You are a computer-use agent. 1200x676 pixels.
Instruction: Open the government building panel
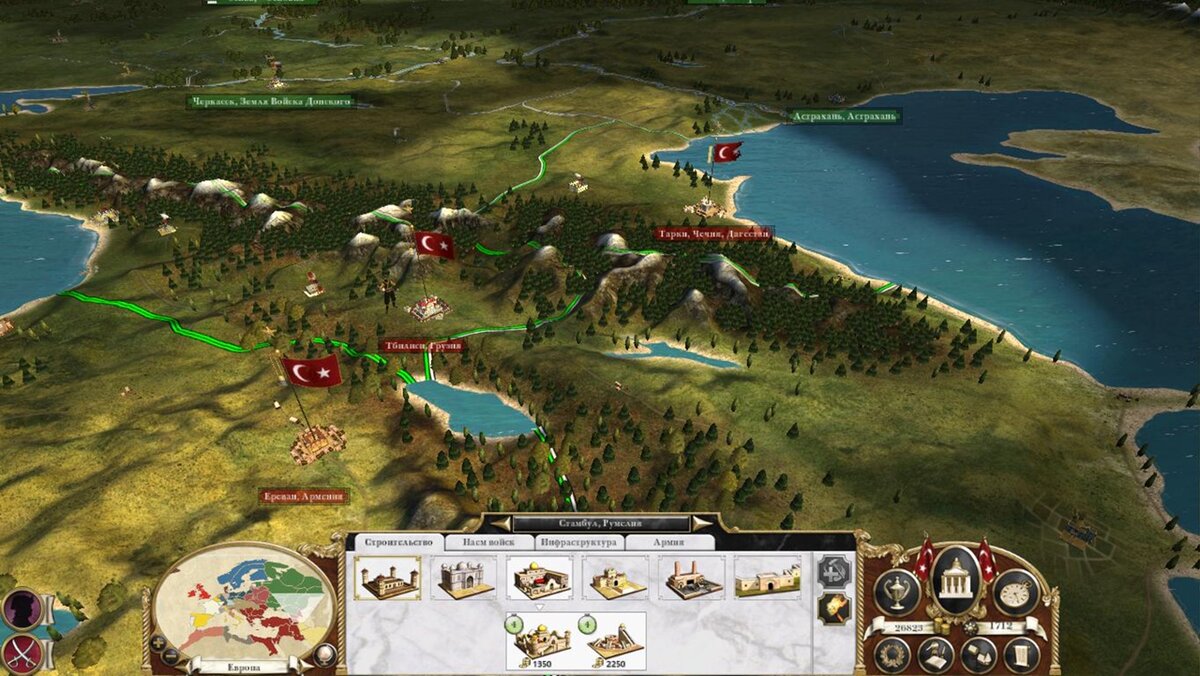coord(954,579)
